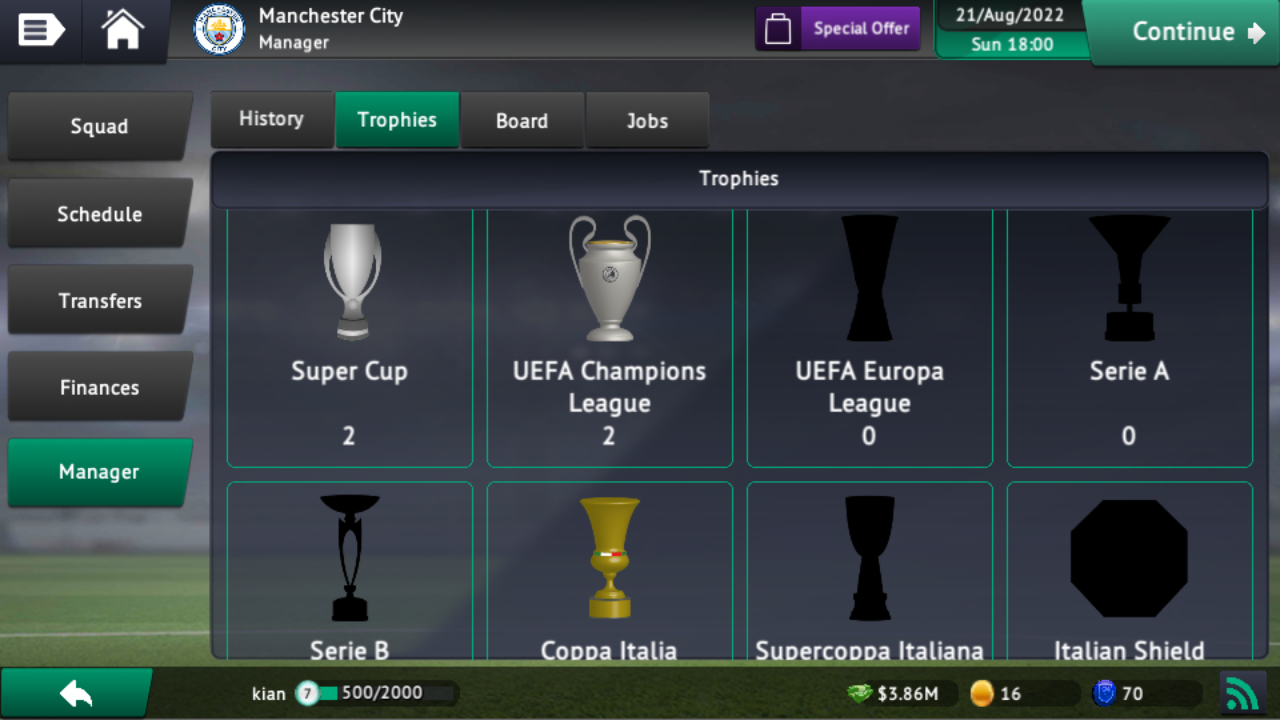The image size is (1280, 720).
Task: Select Transfers from the sidebar
Action: click(x=100, y=300)
